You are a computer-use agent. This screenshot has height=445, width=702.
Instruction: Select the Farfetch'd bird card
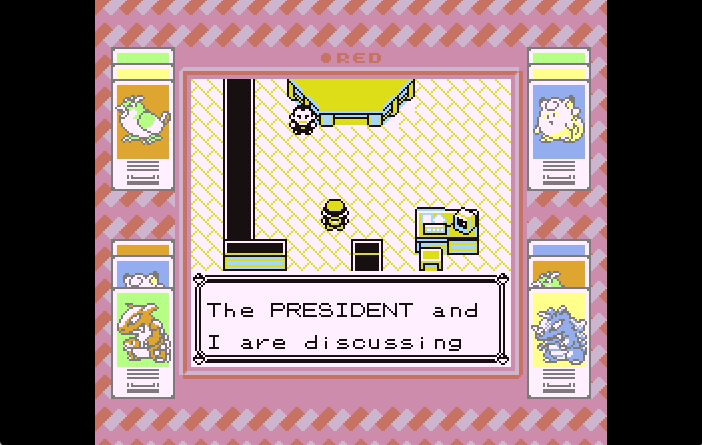(143, 125)
